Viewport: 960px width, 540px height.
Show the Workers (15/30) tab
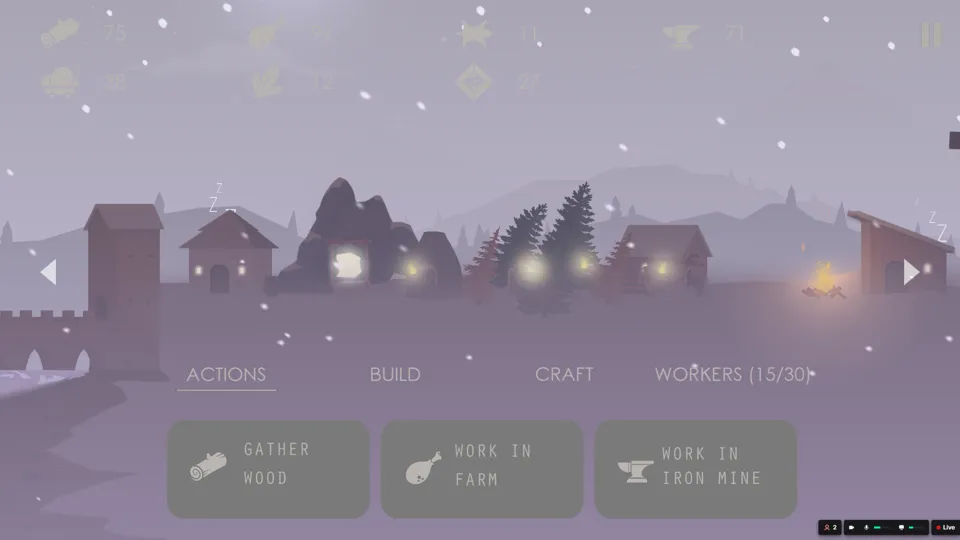pyautogui.click(x=732, y=375)
